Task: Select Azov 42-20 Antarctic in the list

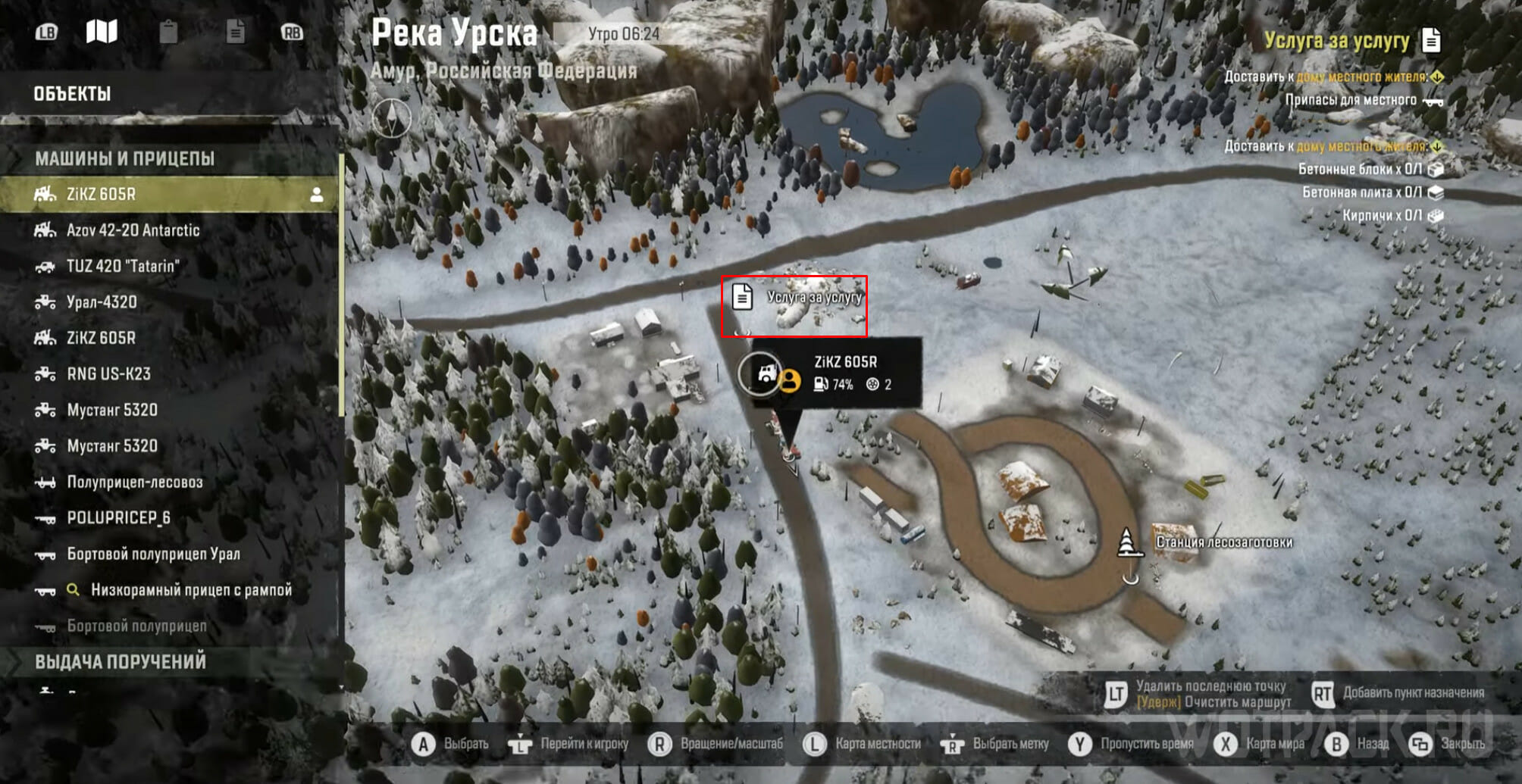Action: 133,230
